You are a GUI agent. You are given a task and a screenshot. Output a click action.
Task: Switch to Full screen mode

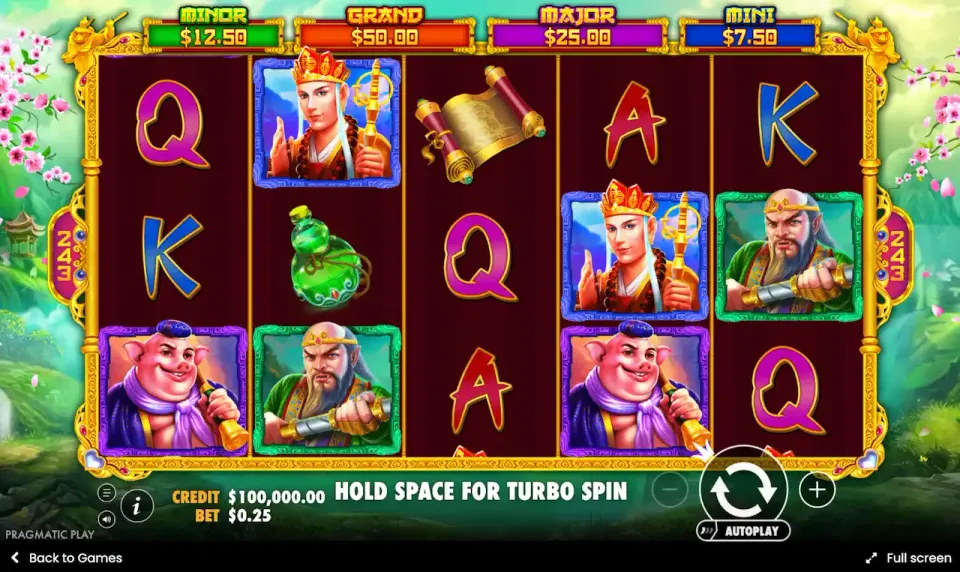(x=909, y=558)
